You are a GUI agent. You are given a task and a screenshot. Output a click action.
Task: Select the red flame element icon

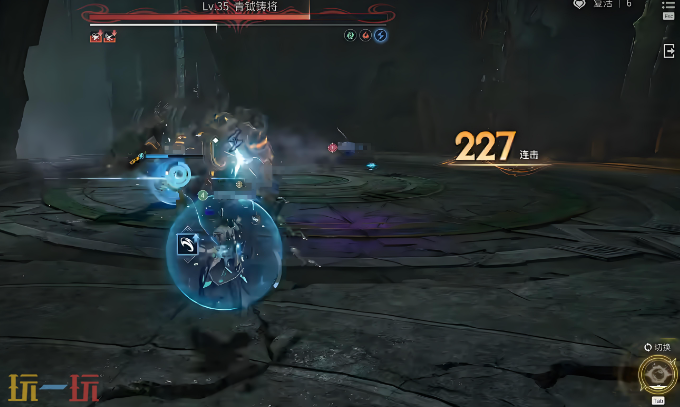click(x=366, y=36)
